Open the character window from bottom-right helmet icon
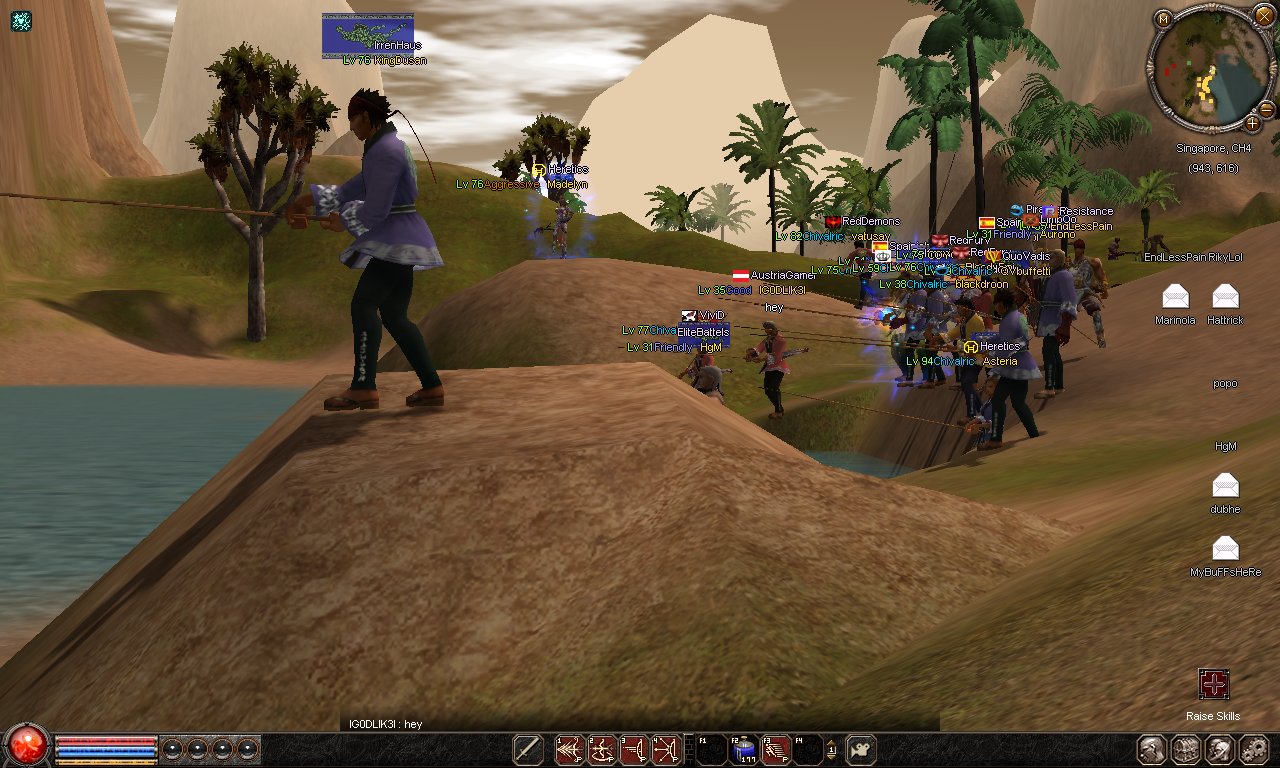This screenshot has height=768, width=1280. pos(1153,749)
